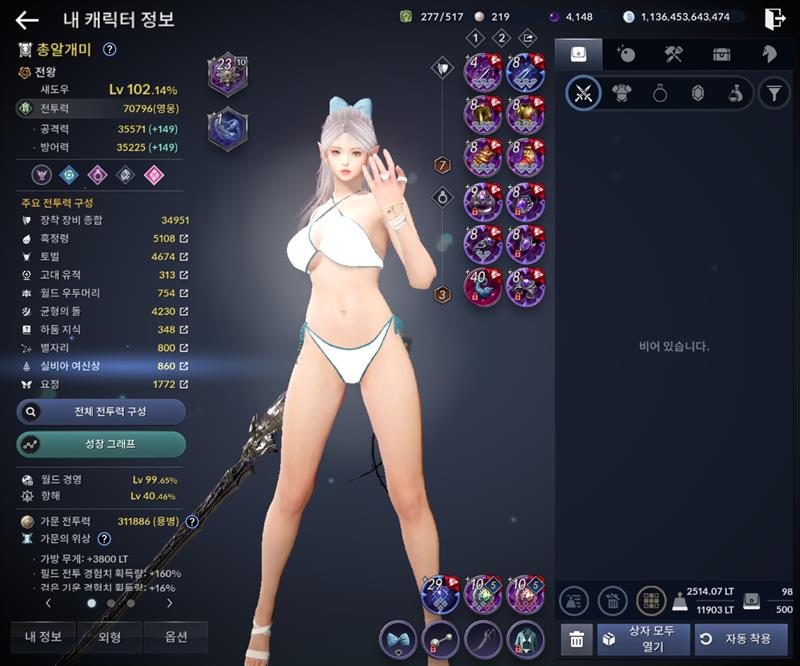800x666 pixels.
Task: Select the crossed swords weapon filter
Action: coord(583,94)
